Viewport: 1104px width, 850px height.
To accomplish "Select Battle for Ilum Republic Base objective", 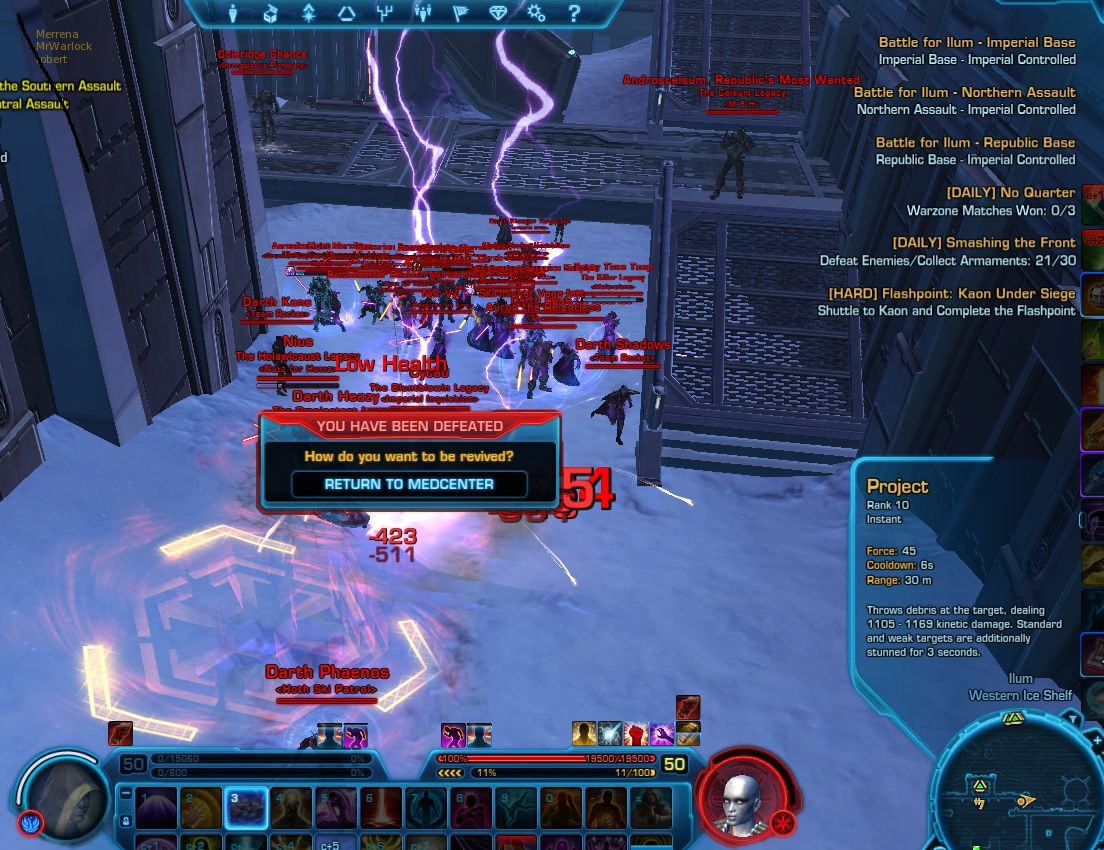I will (x=975, y=142).
